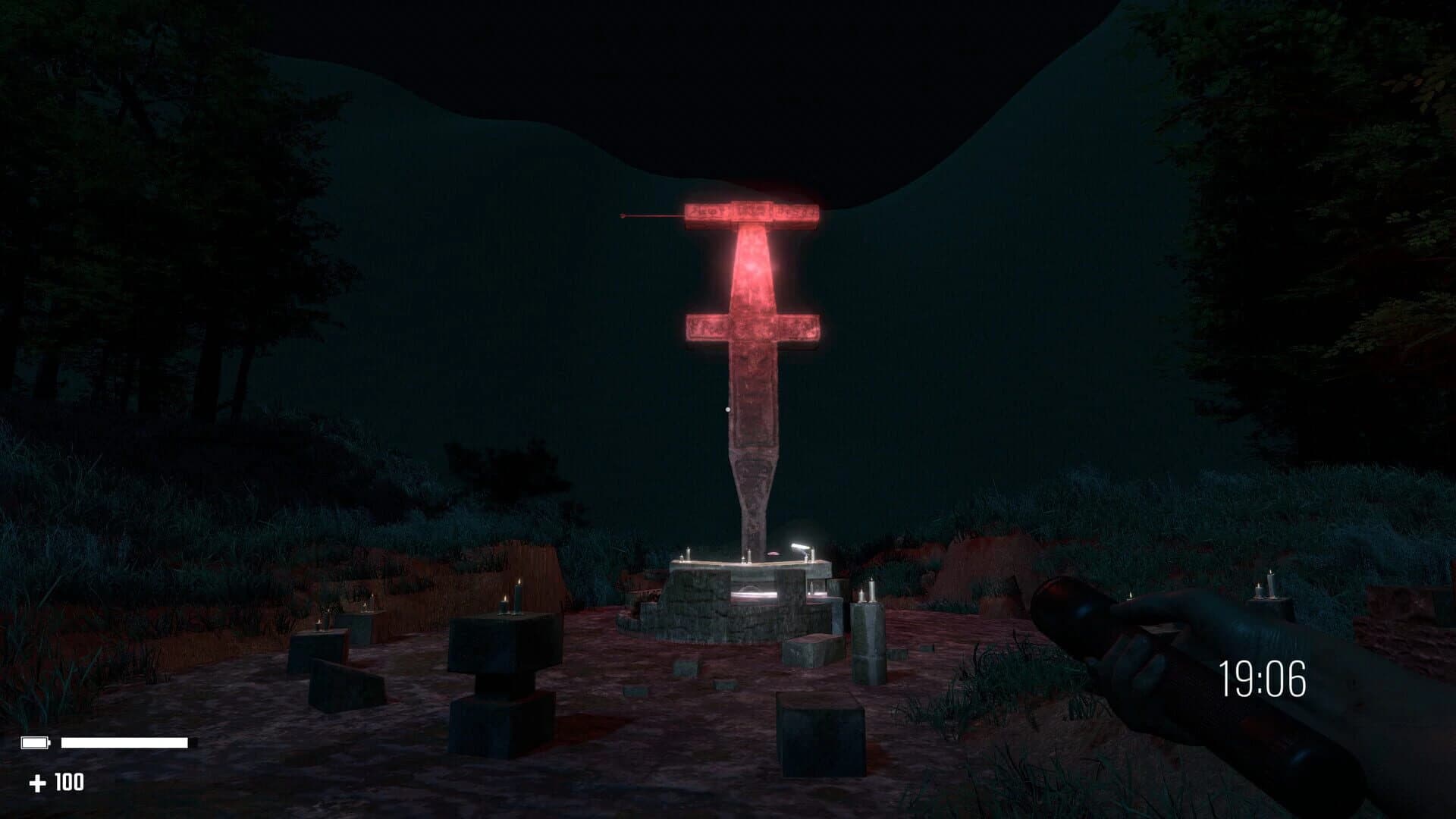The image size is (1456, 819).
Task: Click the battery icon in the HUD
Action: click(x=34, y=742)
